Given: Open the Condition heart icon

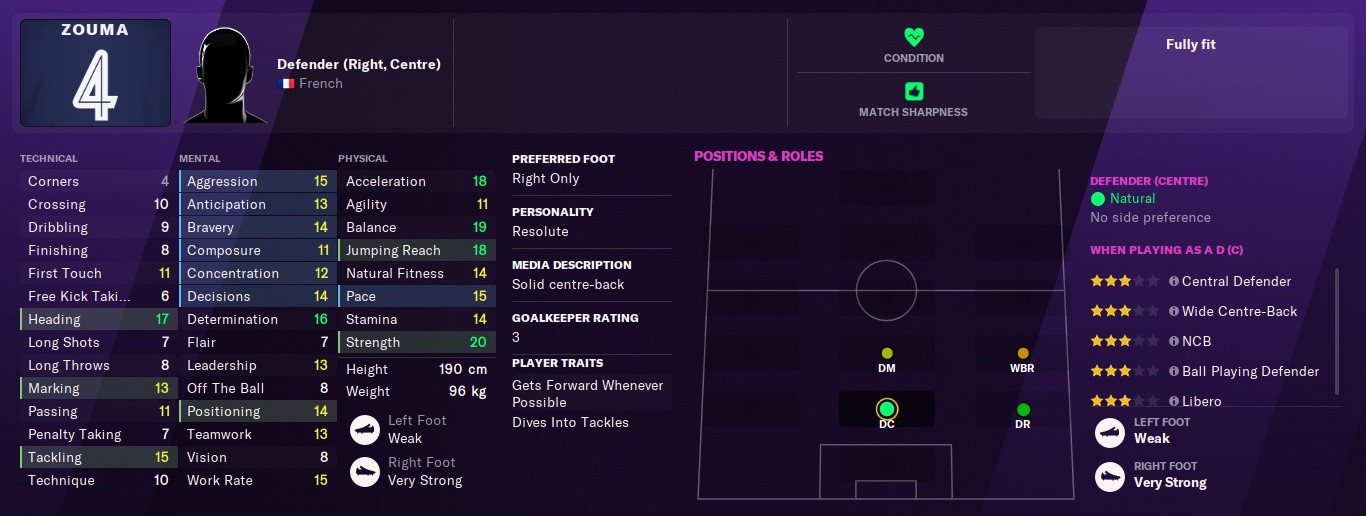Looking at the screenshot, I should click(913, 37).
